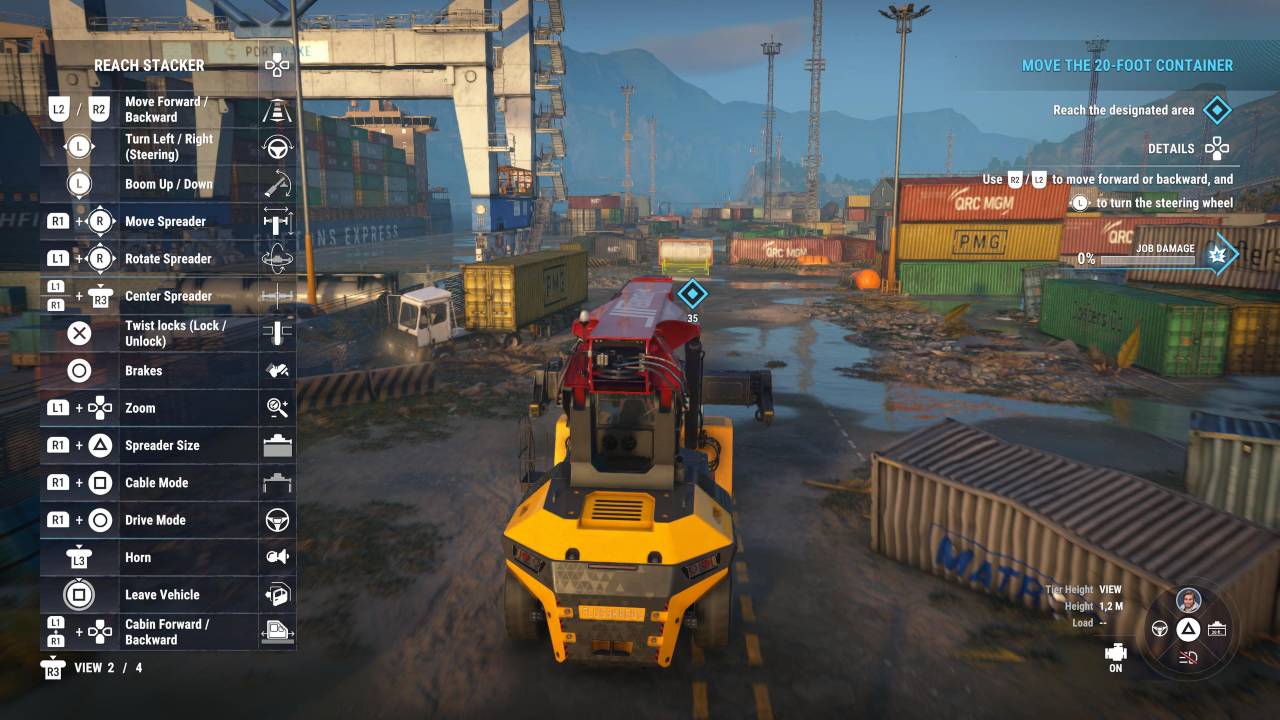The height and width of the screenshot is (720, 1280).
Task: Choose the Brakes control row
Action: coord(168,371)
